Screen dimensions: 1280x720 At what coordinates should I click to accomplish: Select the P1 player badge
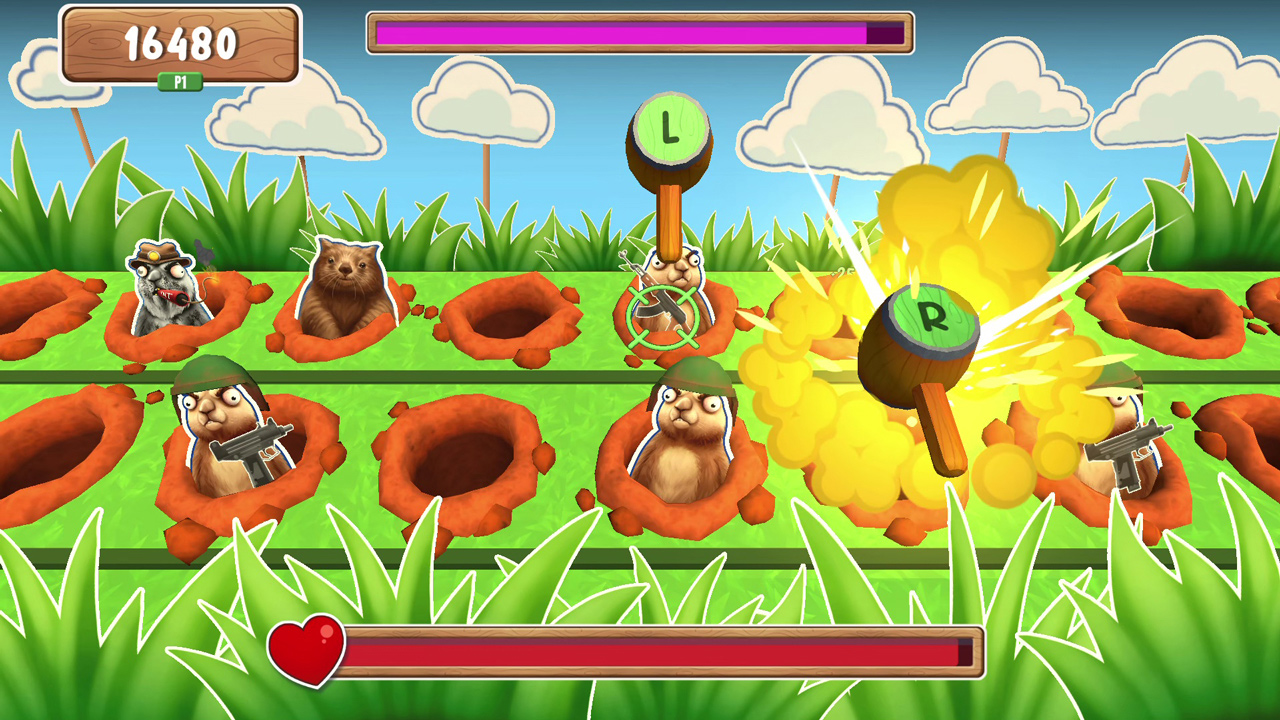click(x=181, y=82)
